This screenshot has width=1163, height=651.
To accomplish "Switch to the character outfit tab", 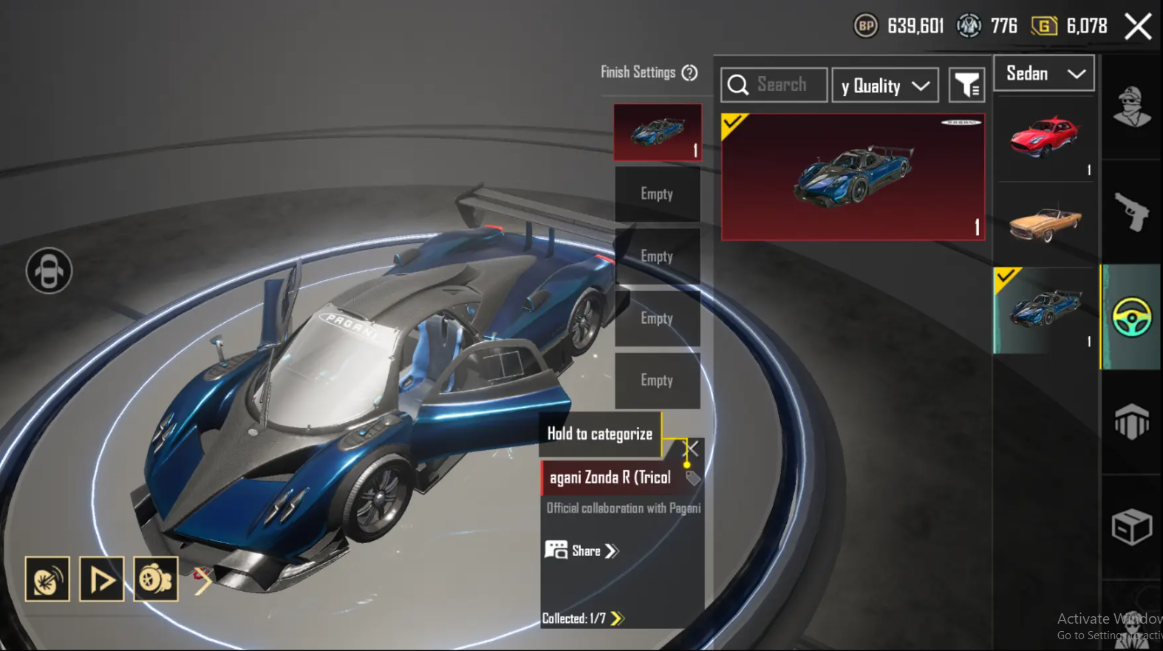I will [x=1132, y=104].
